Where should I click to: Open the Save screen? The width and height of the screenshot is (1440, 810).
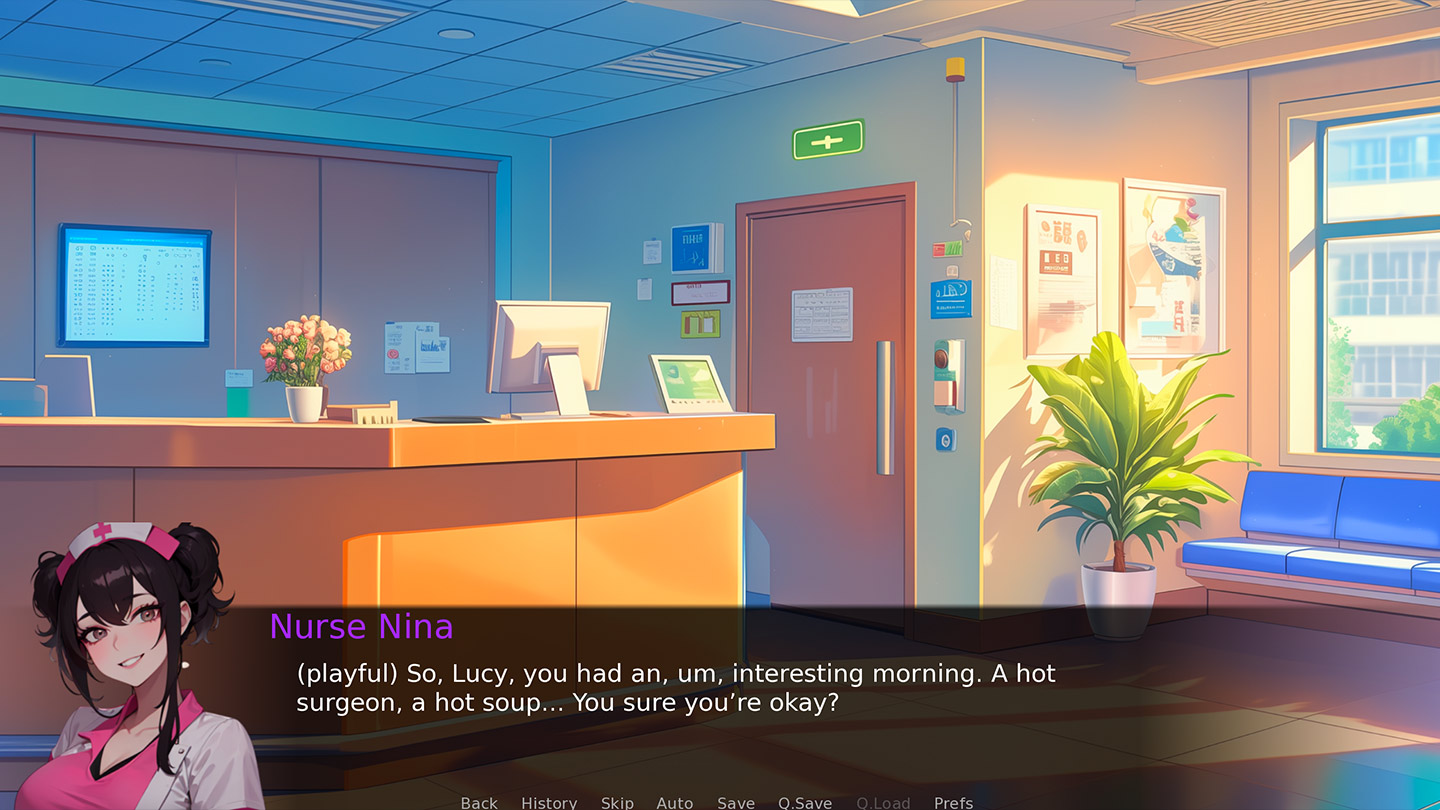735,802
